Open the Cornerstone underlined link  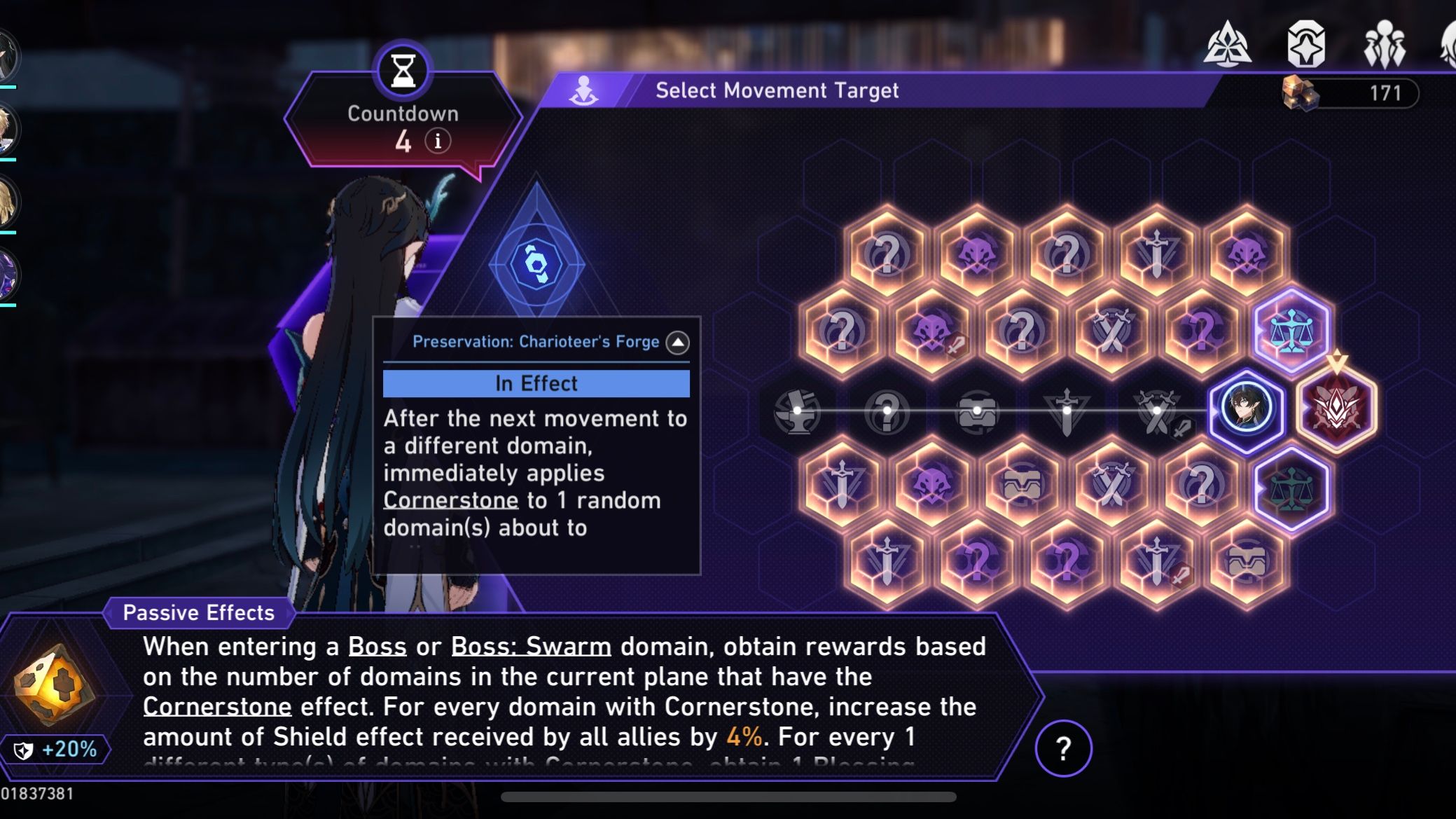pos(452,500)
